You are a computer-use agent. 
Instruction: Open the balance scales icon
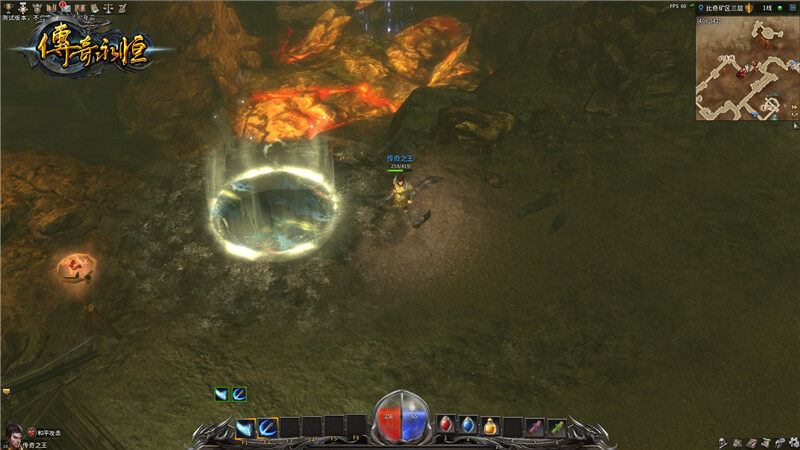107,7
